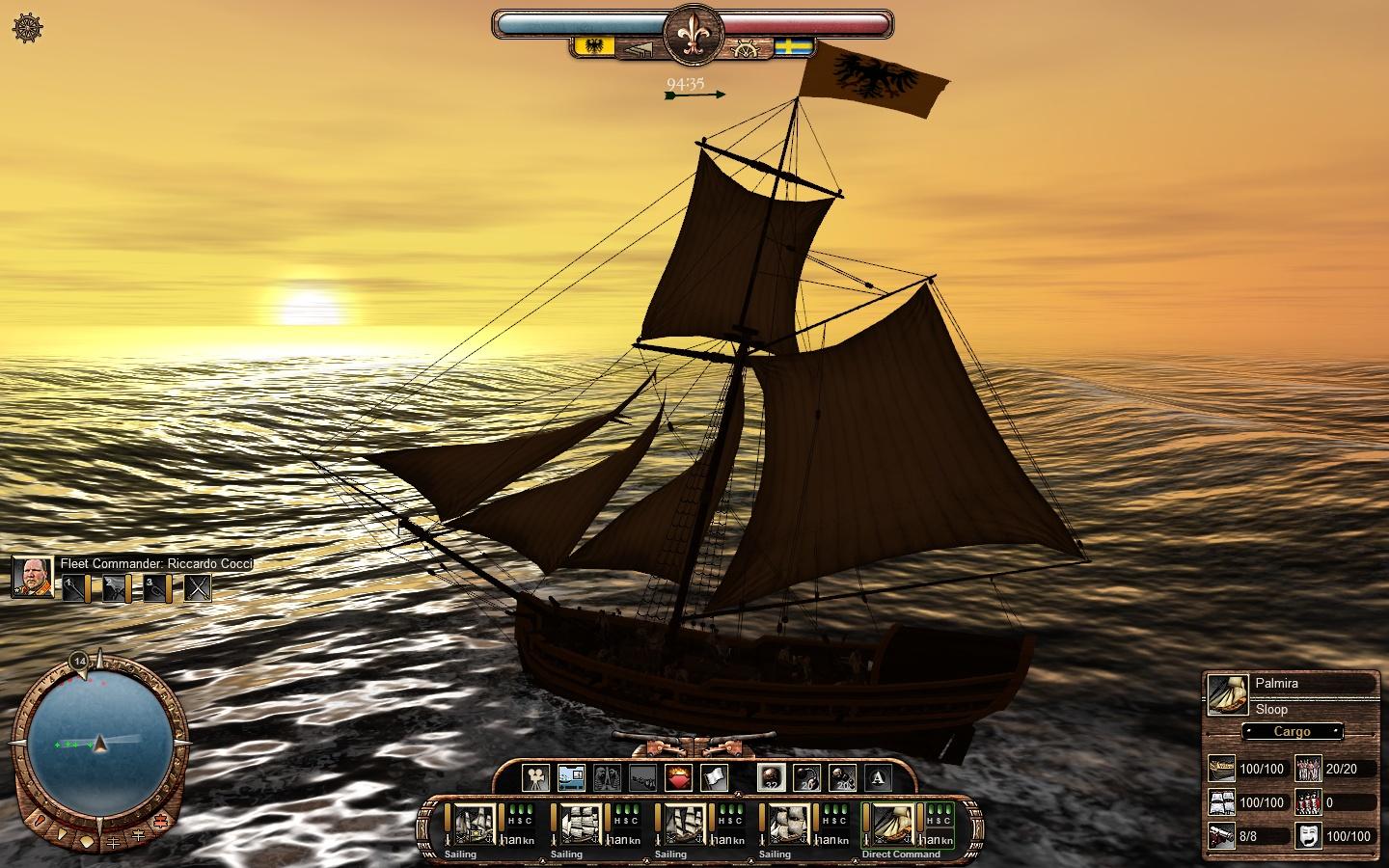
Task: Click the movie camera icon
Action: point(536,778)
